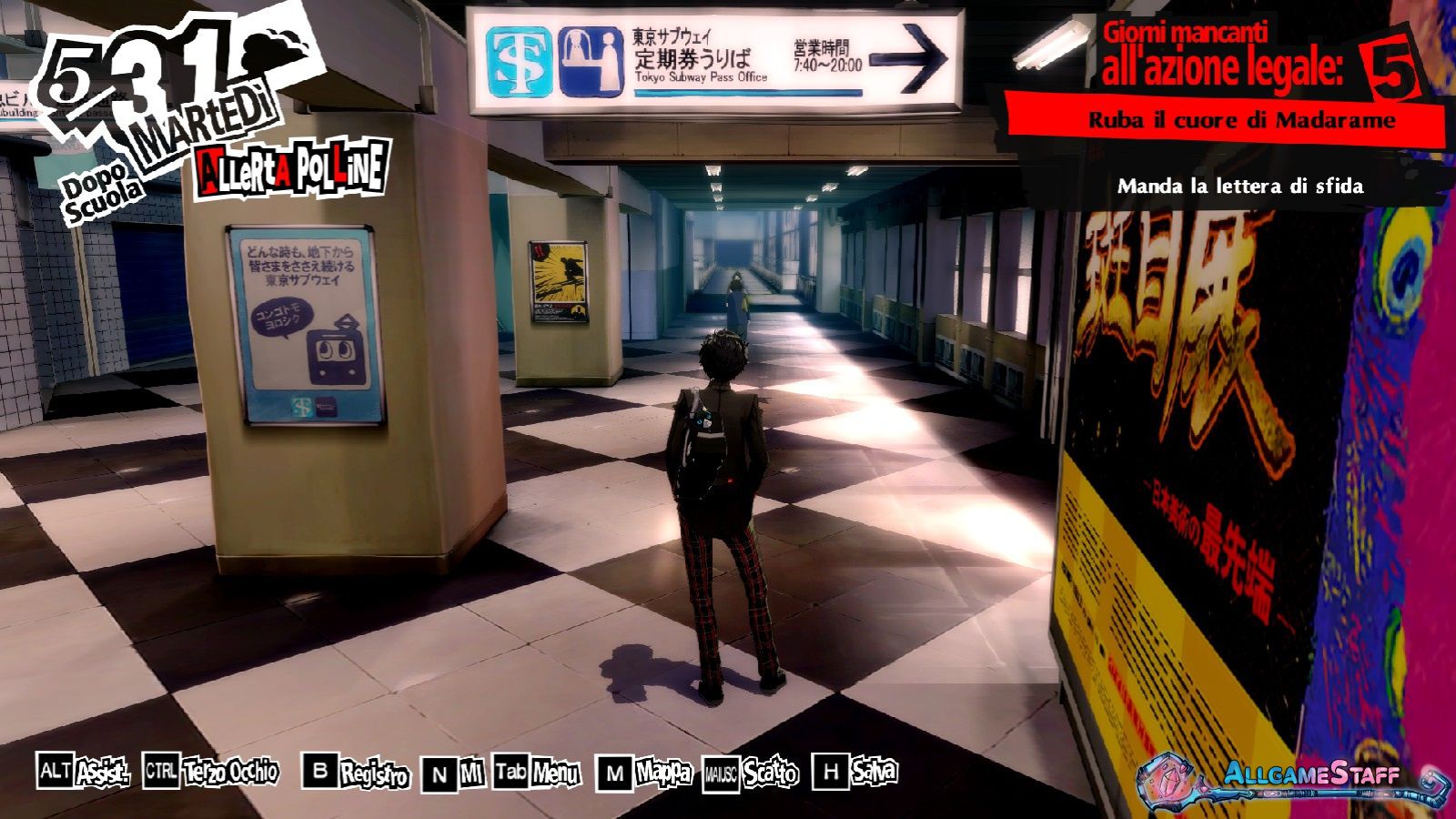Show the Mappa map screen

pos(663,773)
